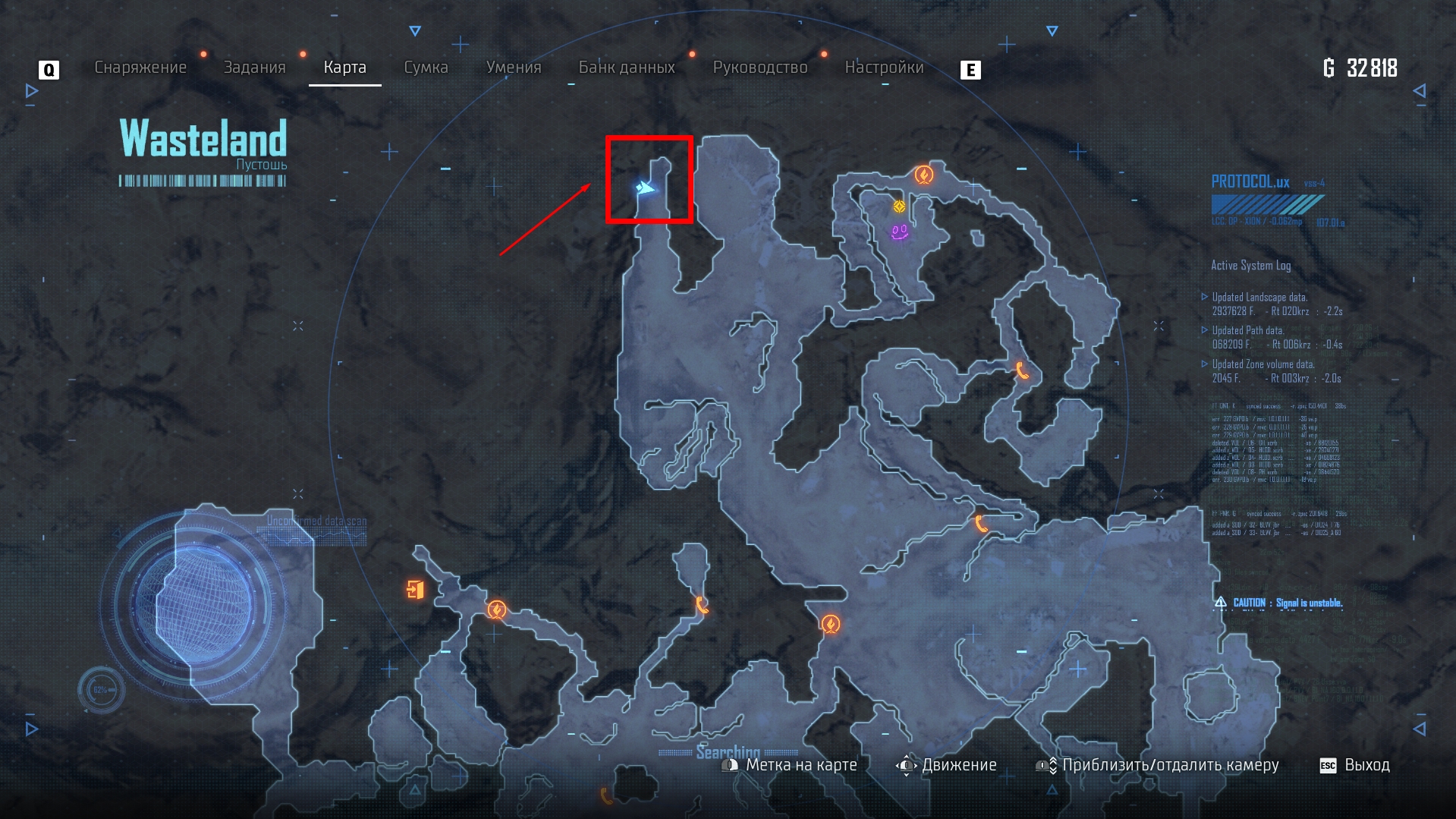Select the blue player arrow on map
The height and width of the screenshot is (819, 1456).
[645, 187]
